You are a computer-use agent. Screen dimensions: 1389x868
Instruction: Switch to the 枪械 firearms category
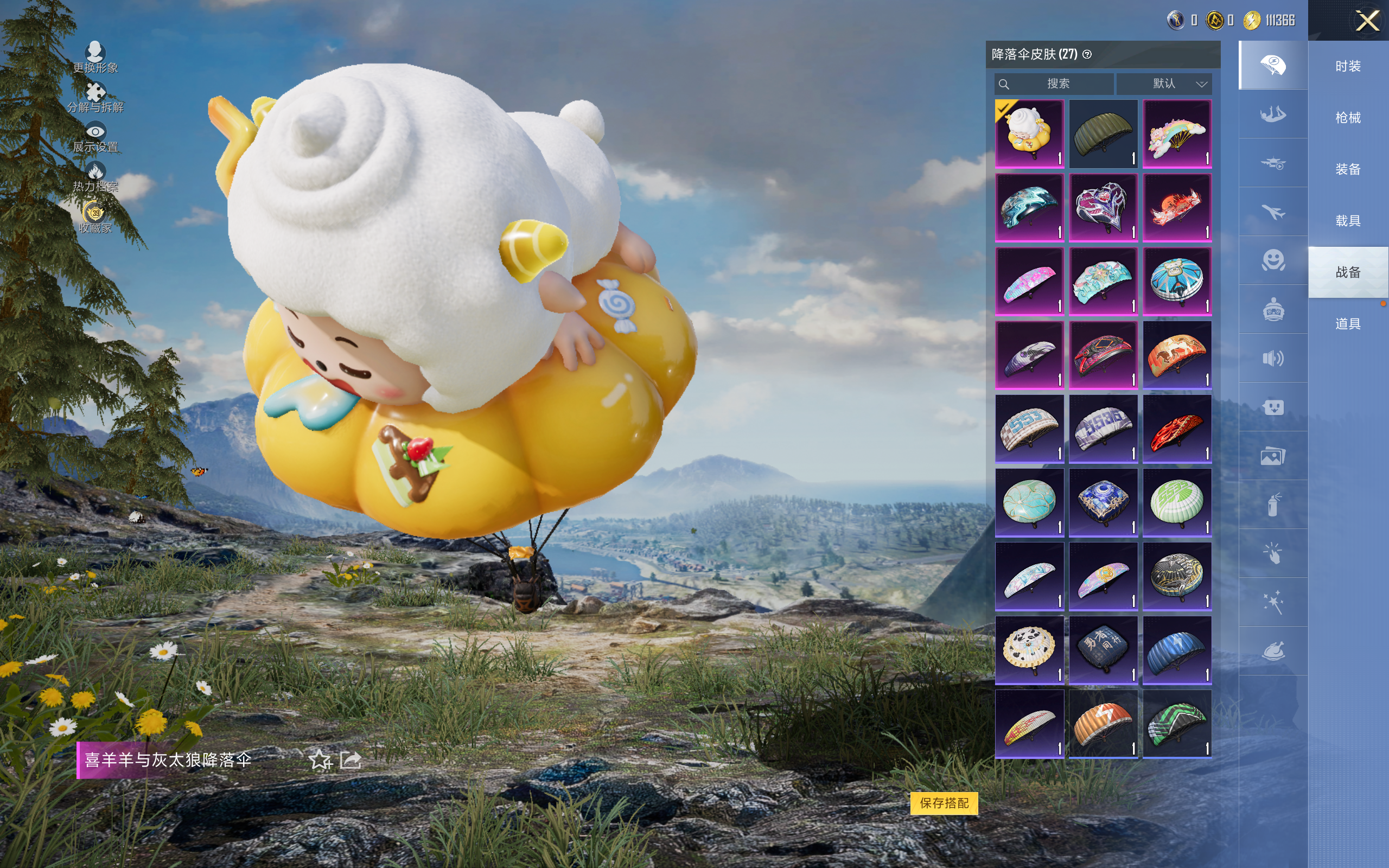point(1348,118)
